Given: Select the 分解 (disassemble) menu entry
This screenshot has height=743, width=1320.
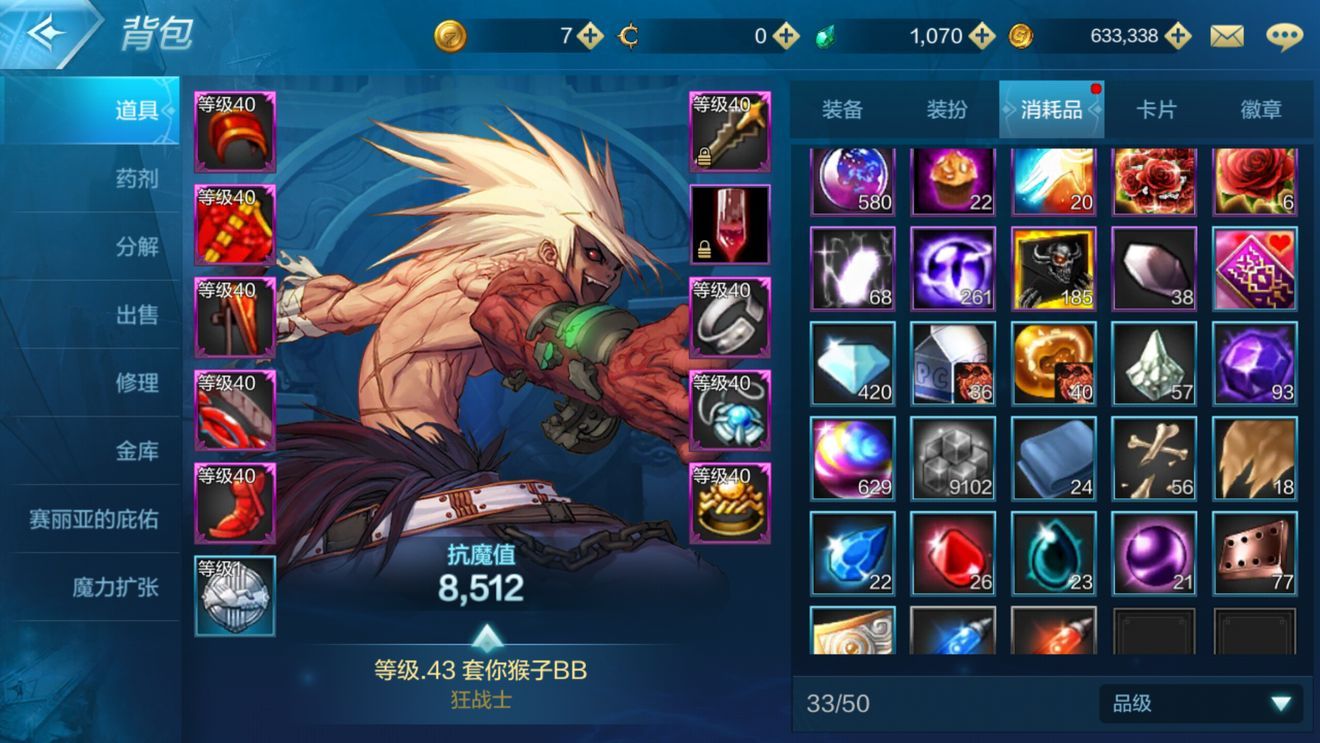Looking at the screenshot, I should 137,247.
